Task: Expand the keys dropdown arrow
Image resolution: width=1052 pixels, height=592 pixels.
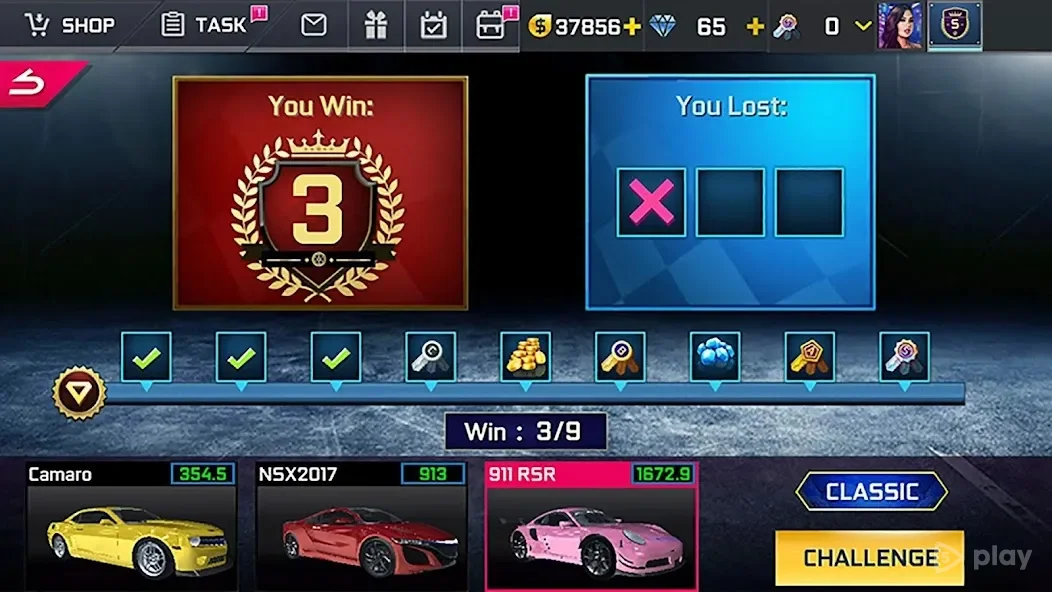Action: pyautogui.click(x=862, y=26)
